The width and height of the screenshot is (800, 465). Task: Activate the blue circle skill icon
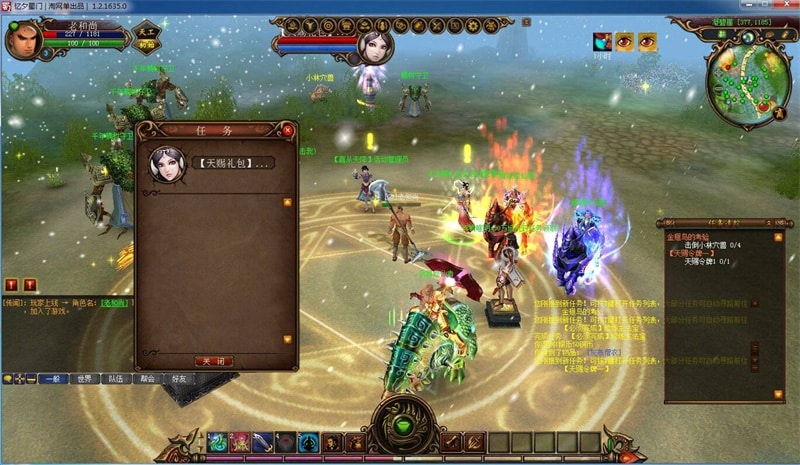pyautogui.click(x=308, y=441)
